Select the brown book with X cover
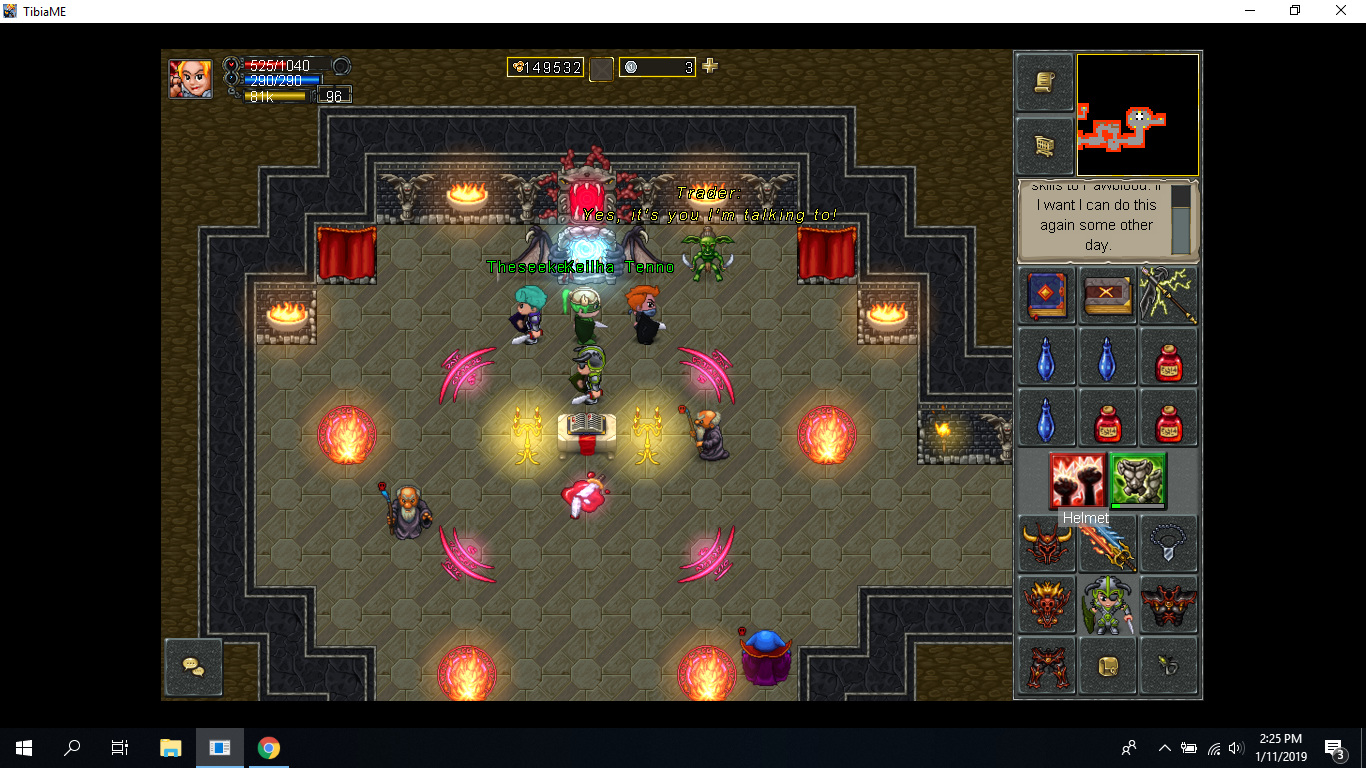 click(1108, 295)
